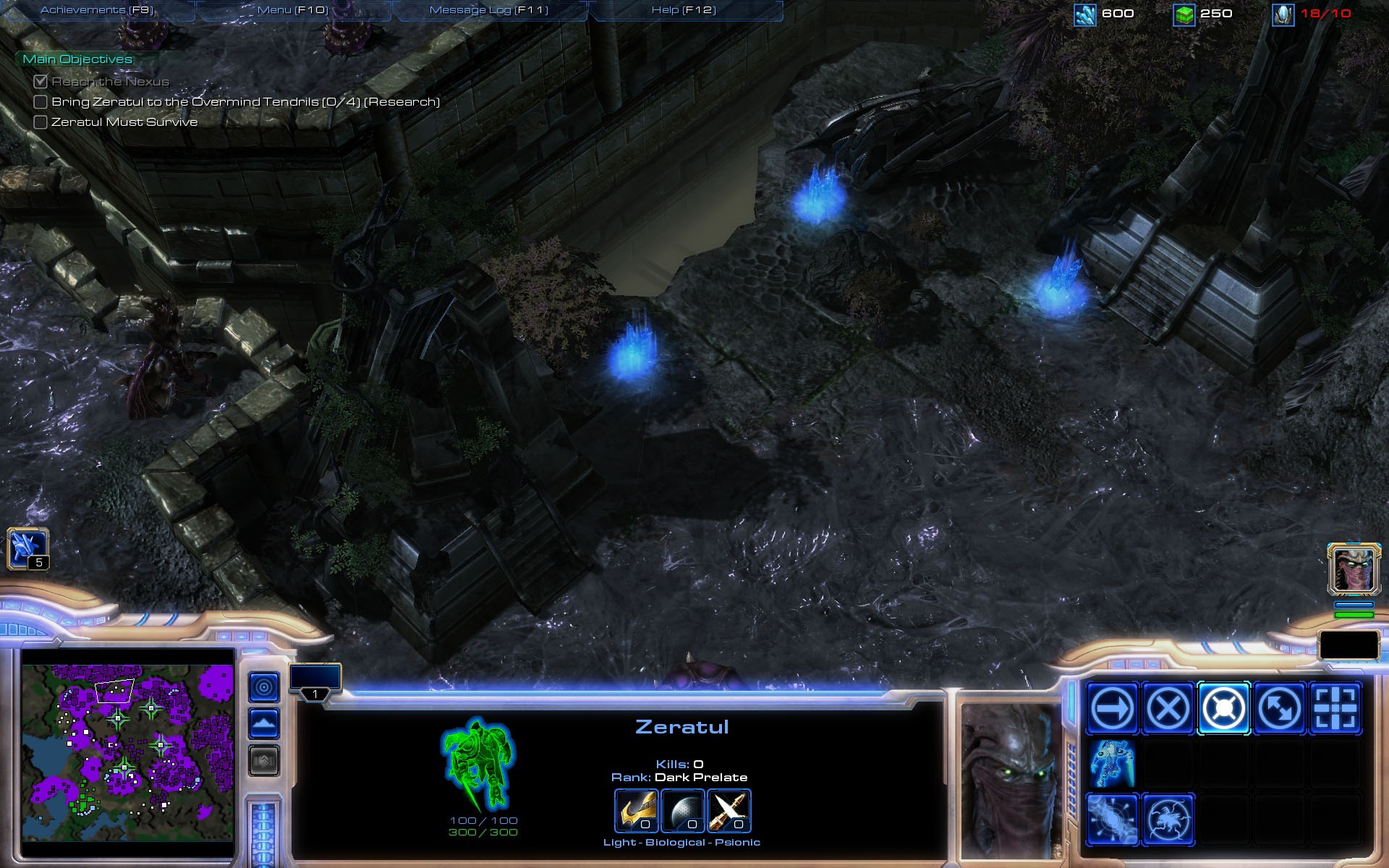1389x868 pixels.
Task: Activate the minimap ping button
Action: coord(264,686)
